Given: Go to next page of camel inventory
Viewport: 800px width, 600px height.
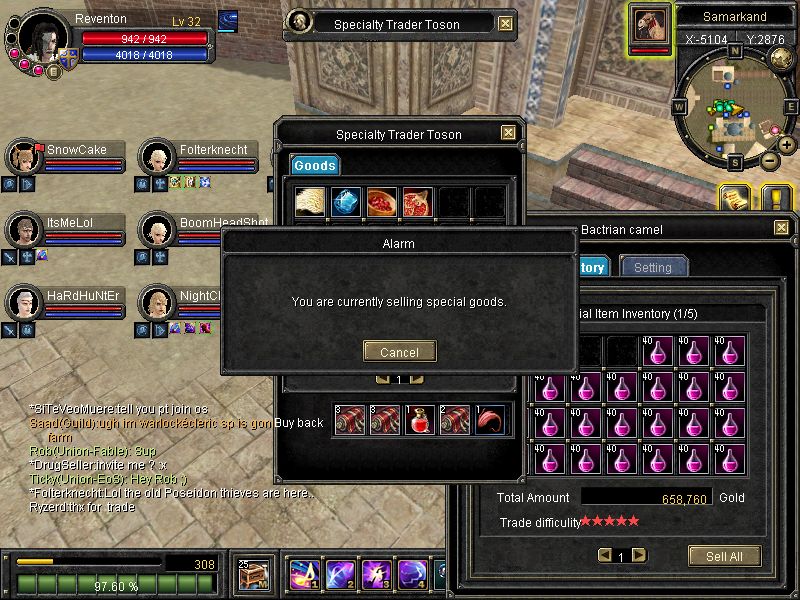Looking at the screenshot, I should (x=638, y=555).
